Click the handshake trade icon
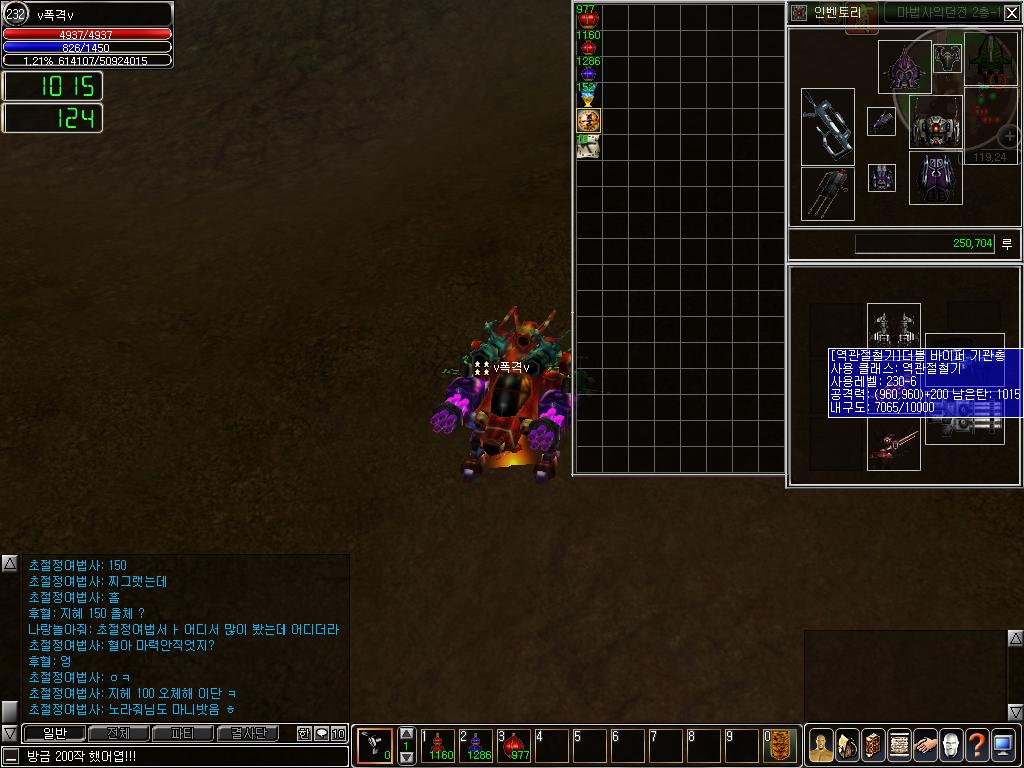Screen dimensions: 1024x768 point(924,746)
